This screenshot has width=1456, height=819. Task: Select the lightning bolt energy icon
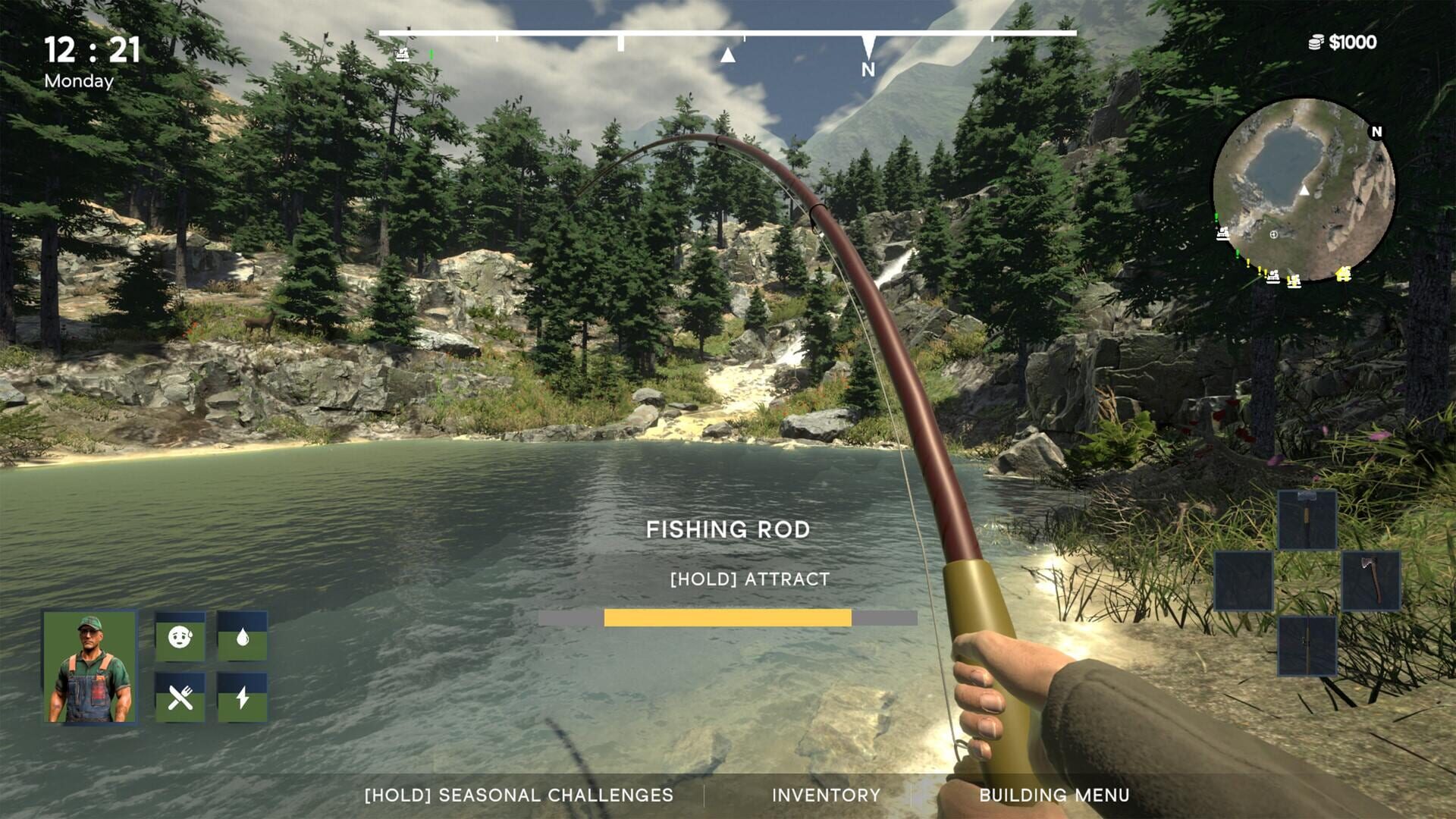point(242,698)
